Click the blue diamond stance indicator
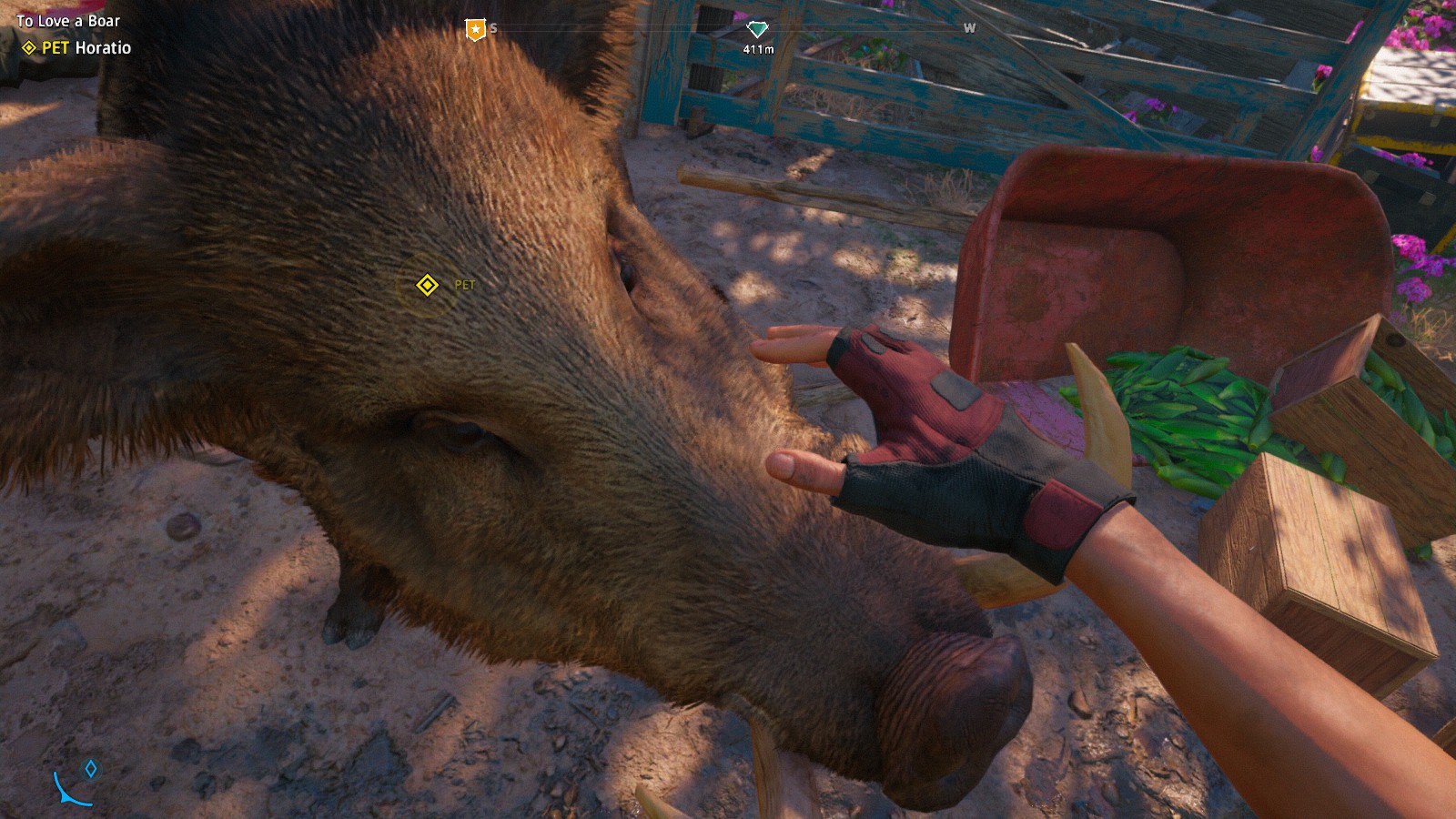This screenshot has height=819, width=1456. (91, 769)
